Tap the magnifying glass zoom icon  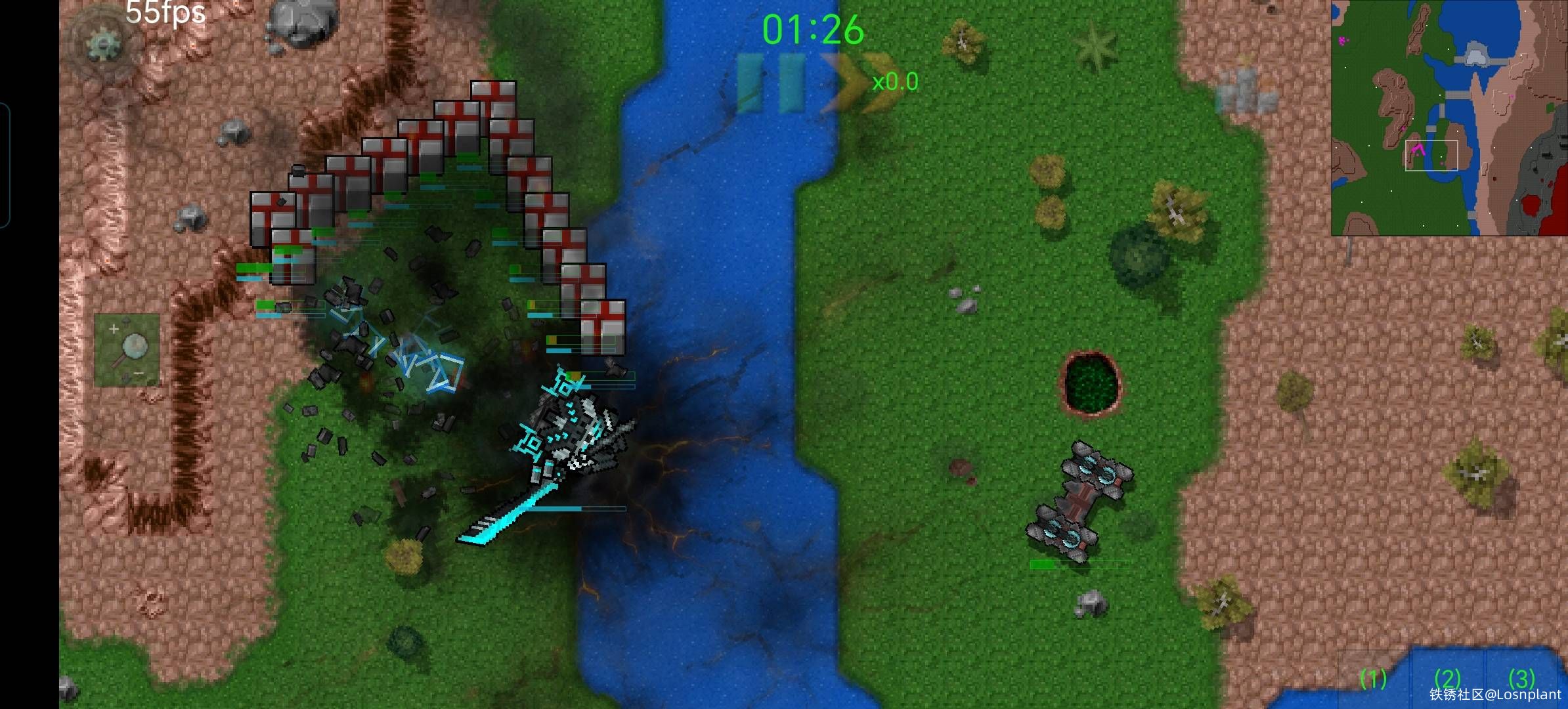coord(135,347)
